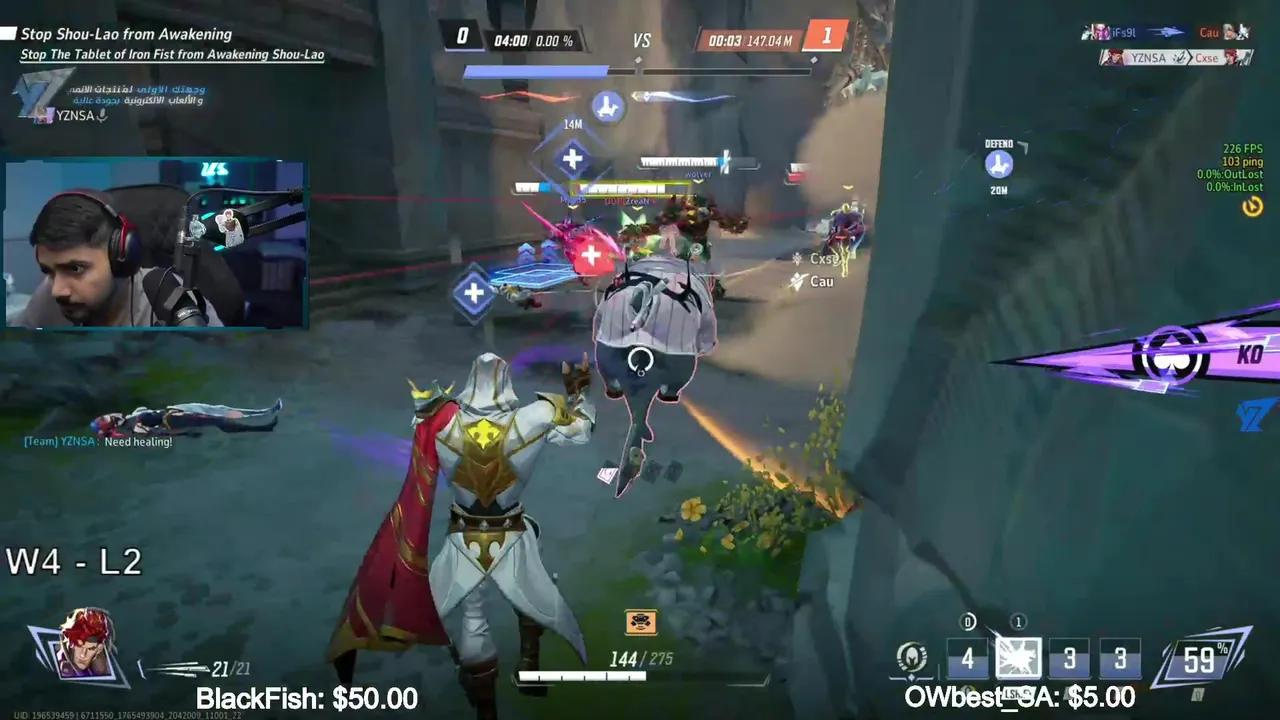Select the blue plus objective icon above the payload

tap(572, 158)
